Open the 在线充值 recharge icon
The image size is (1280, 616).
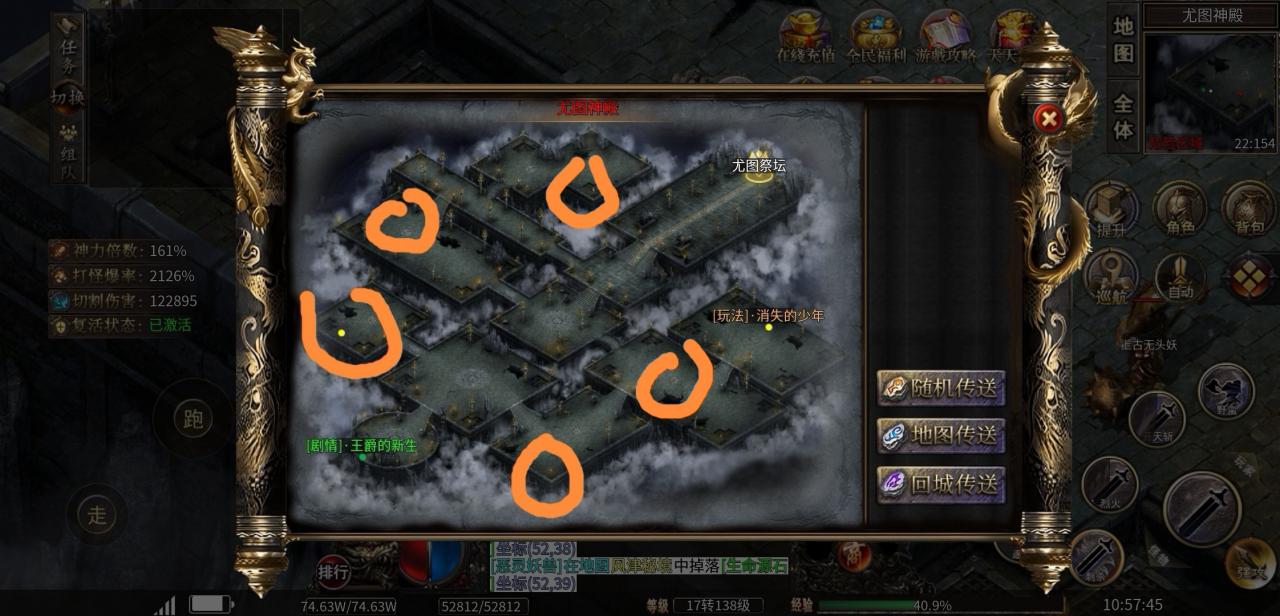[x=805, y=37]
